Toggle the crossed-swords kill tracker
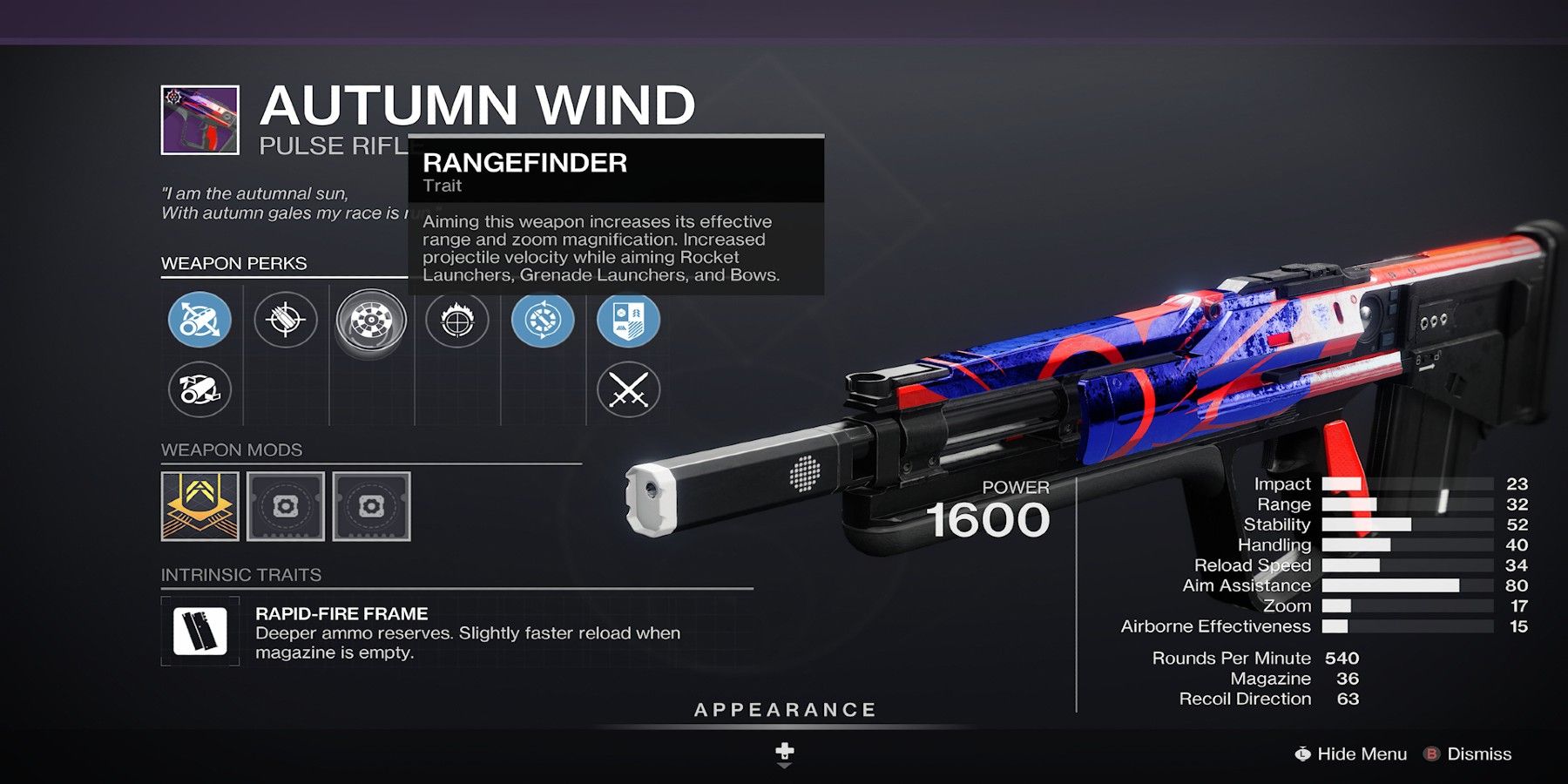Screen dimensions: 1568x784 [x=628, y=389]
